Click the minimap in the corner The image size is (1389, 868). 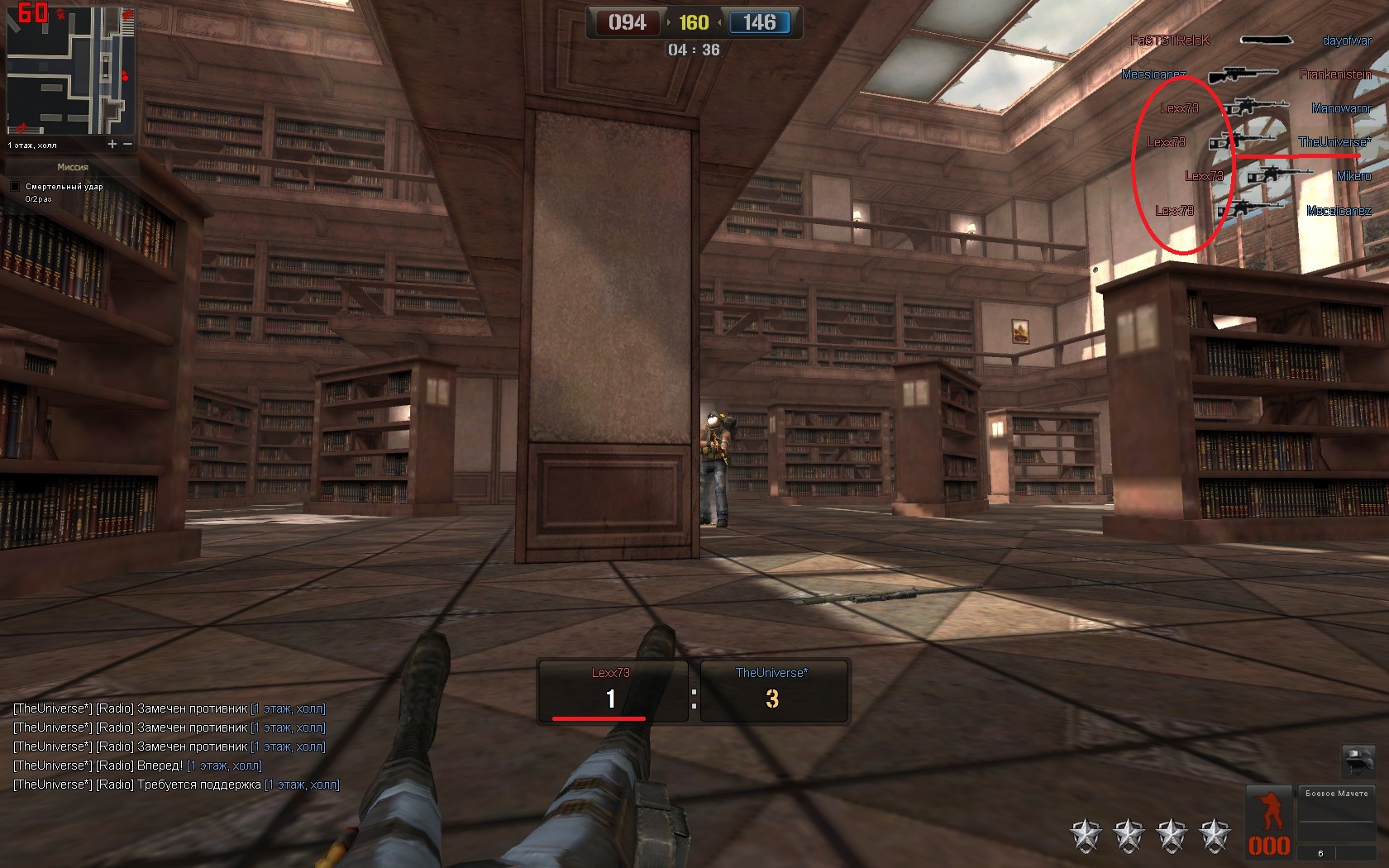pyautogui.click(x=70, y=71)
